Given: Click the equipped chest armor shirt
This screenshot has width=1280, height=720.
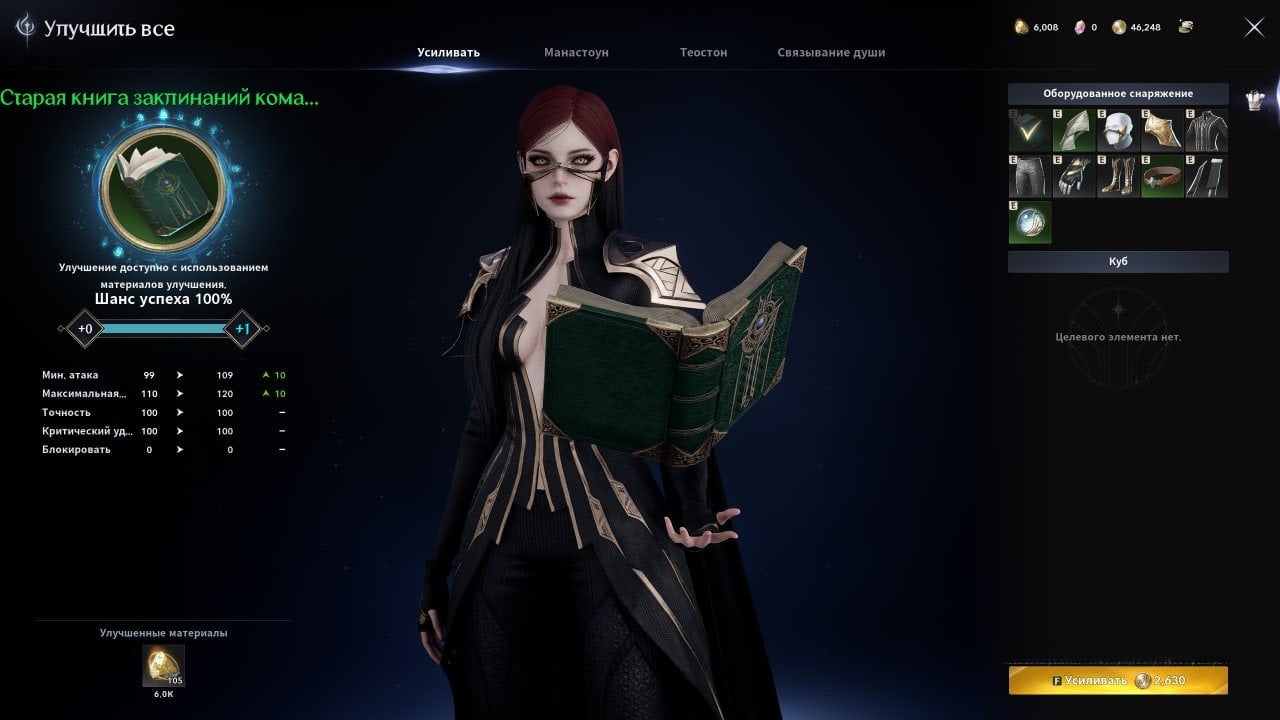Looking at the screenshot, I should pos(1206,130).
